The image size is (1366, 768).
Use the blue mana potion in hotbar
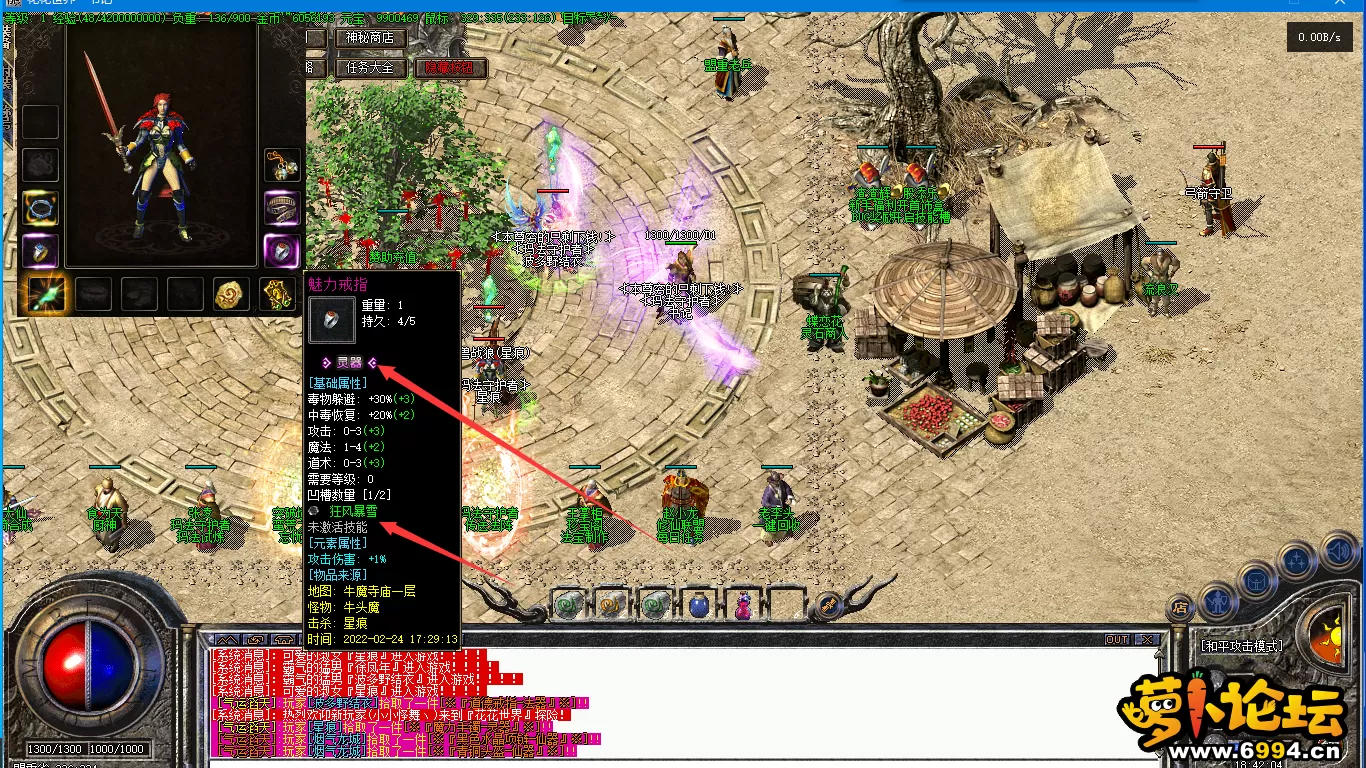click(698, 604)
